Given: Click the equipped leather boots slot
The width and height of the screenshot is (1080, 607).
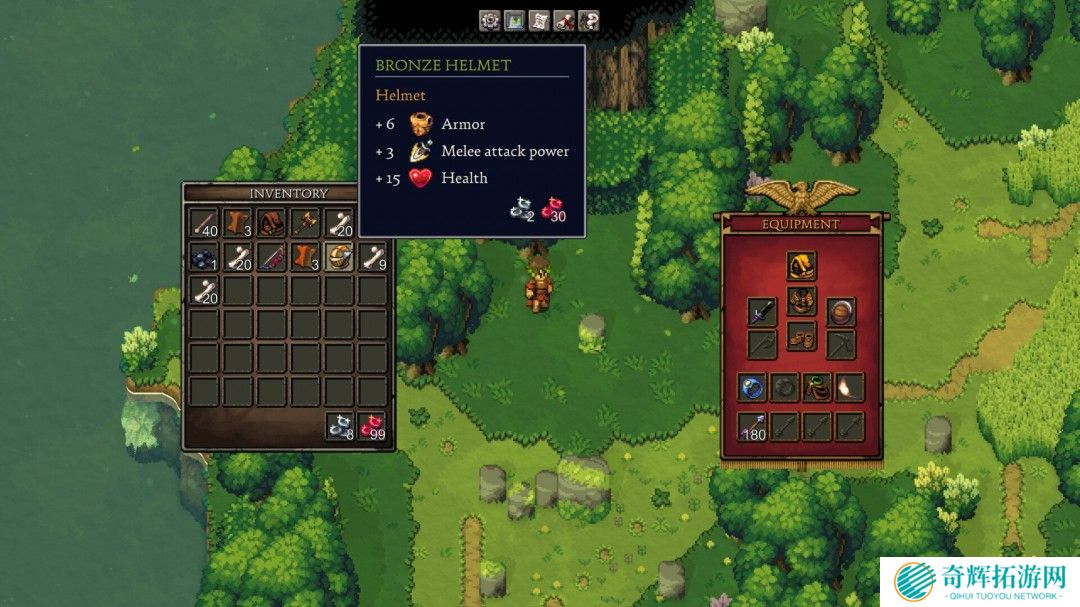Looking at the screenshot, I should click(x=801, y=336).
